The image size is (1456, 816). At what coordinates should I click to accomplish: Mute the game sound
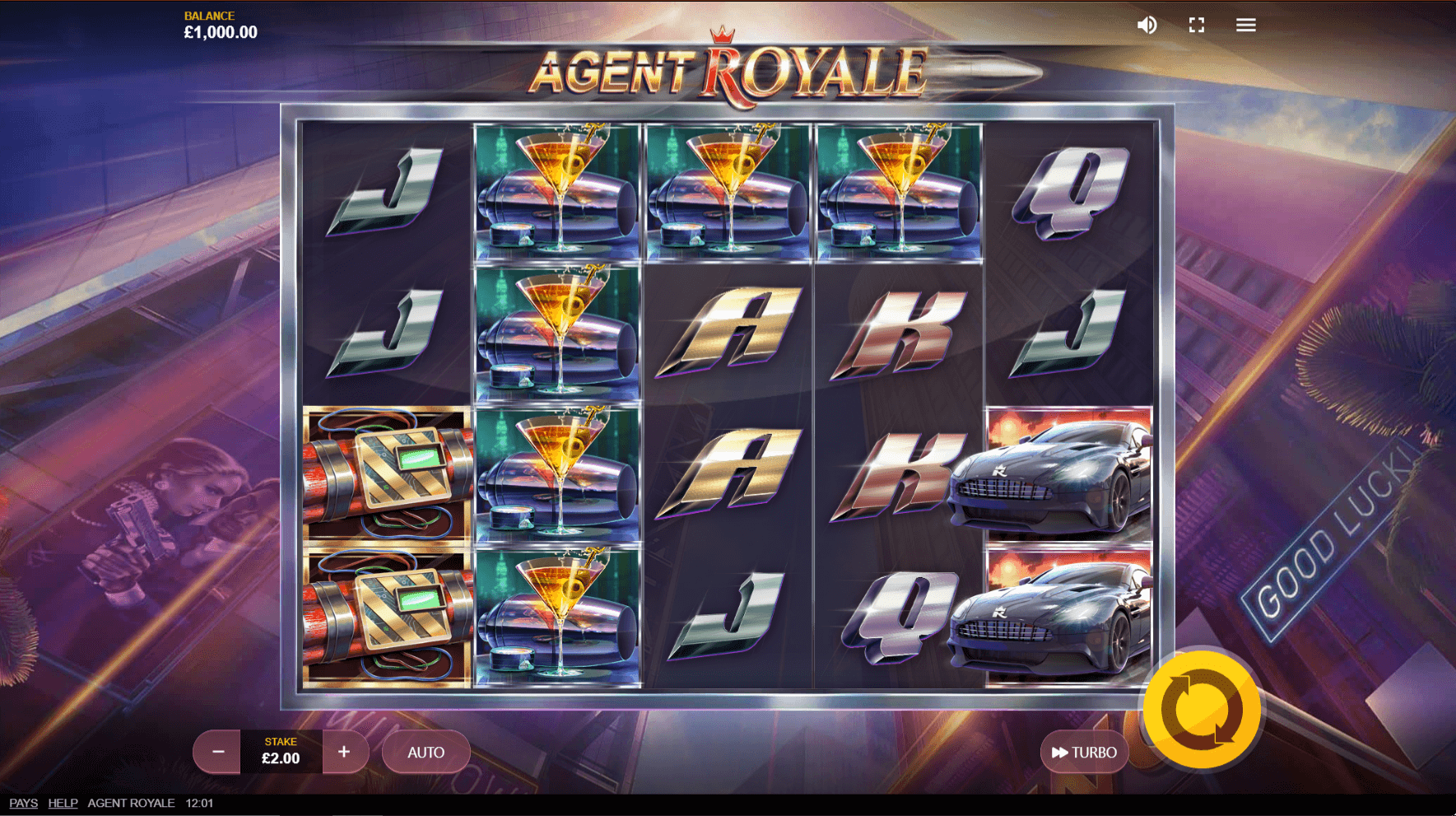click(x=1147, y=25)
